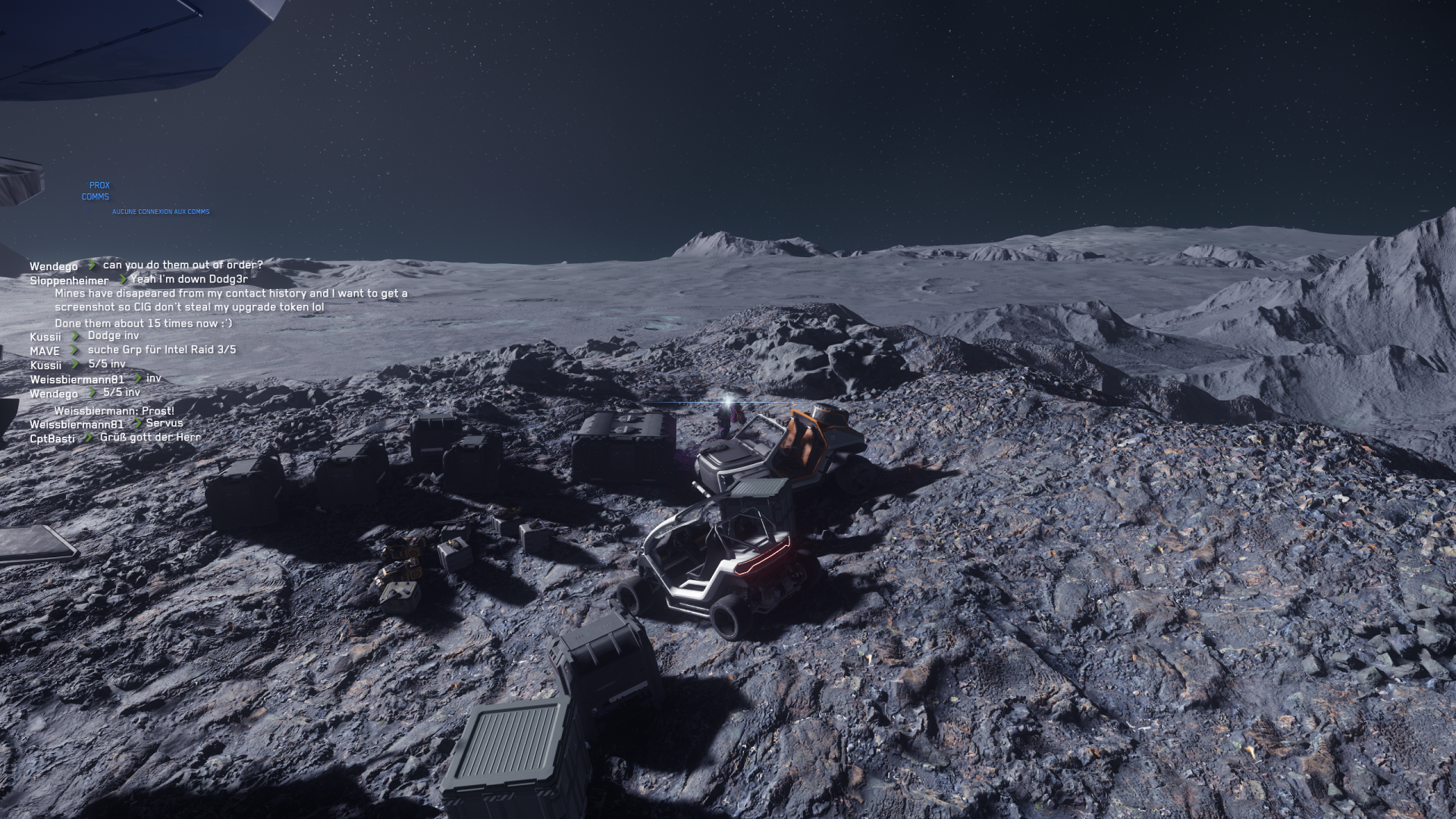
Task: Select MAVE's Intel Raid group message
Action: coord(162,350)
